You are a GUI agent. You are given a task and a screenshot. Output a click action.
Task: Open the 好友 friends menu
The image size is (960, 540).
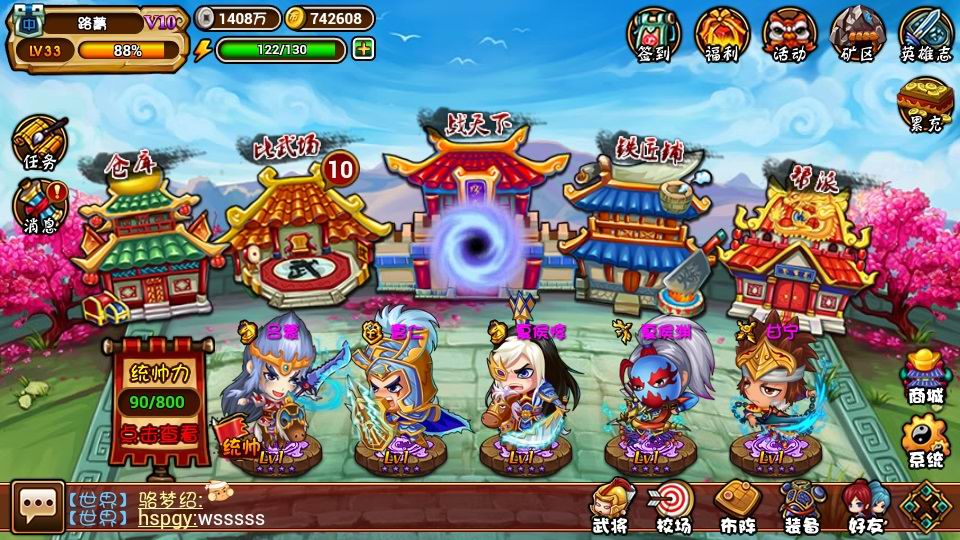pos(865,507)
